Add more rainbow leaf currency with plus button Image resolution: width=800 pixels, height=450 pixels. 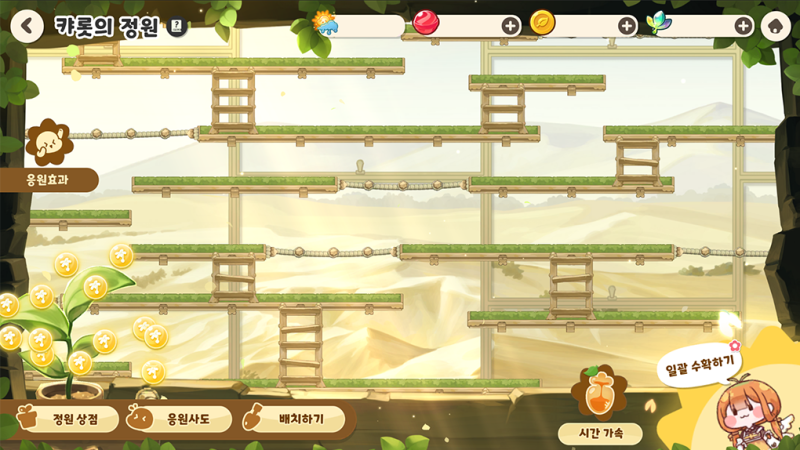(744, 26)
